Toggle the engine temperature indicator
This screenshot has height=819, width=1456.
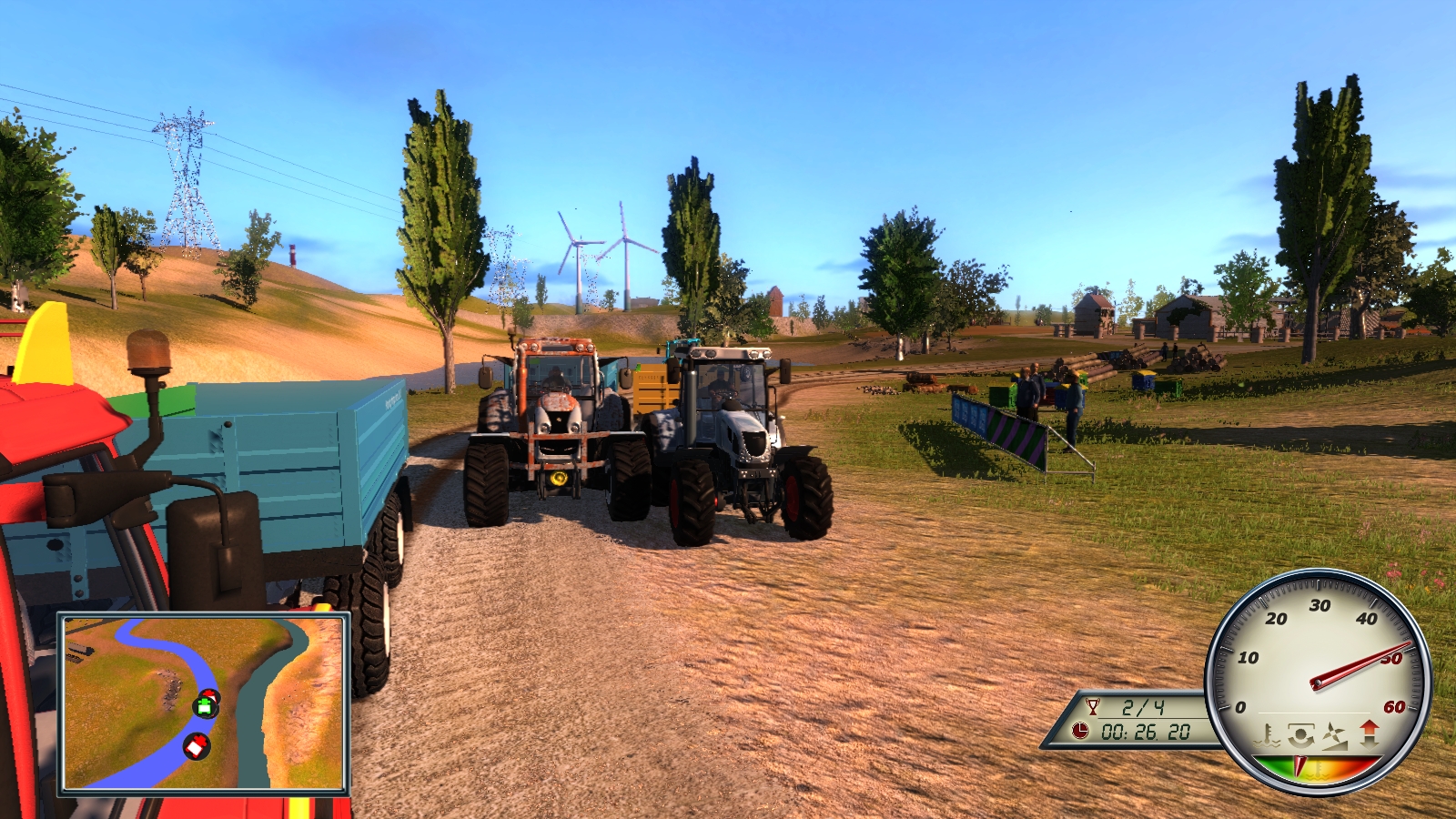click(1318, 773)
